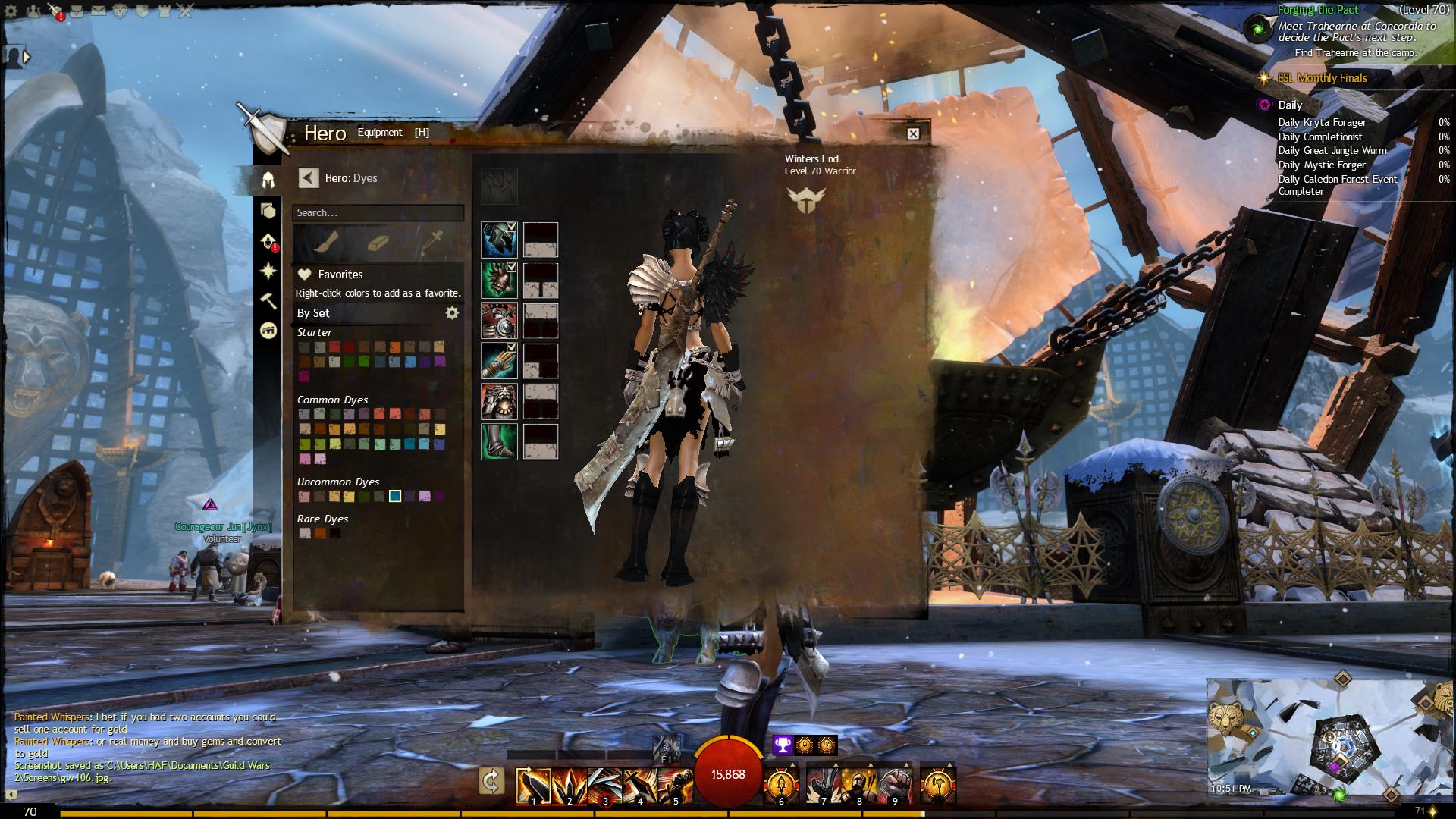Select the eraser dye-removal tool
1456x819 pixels.
378,243
